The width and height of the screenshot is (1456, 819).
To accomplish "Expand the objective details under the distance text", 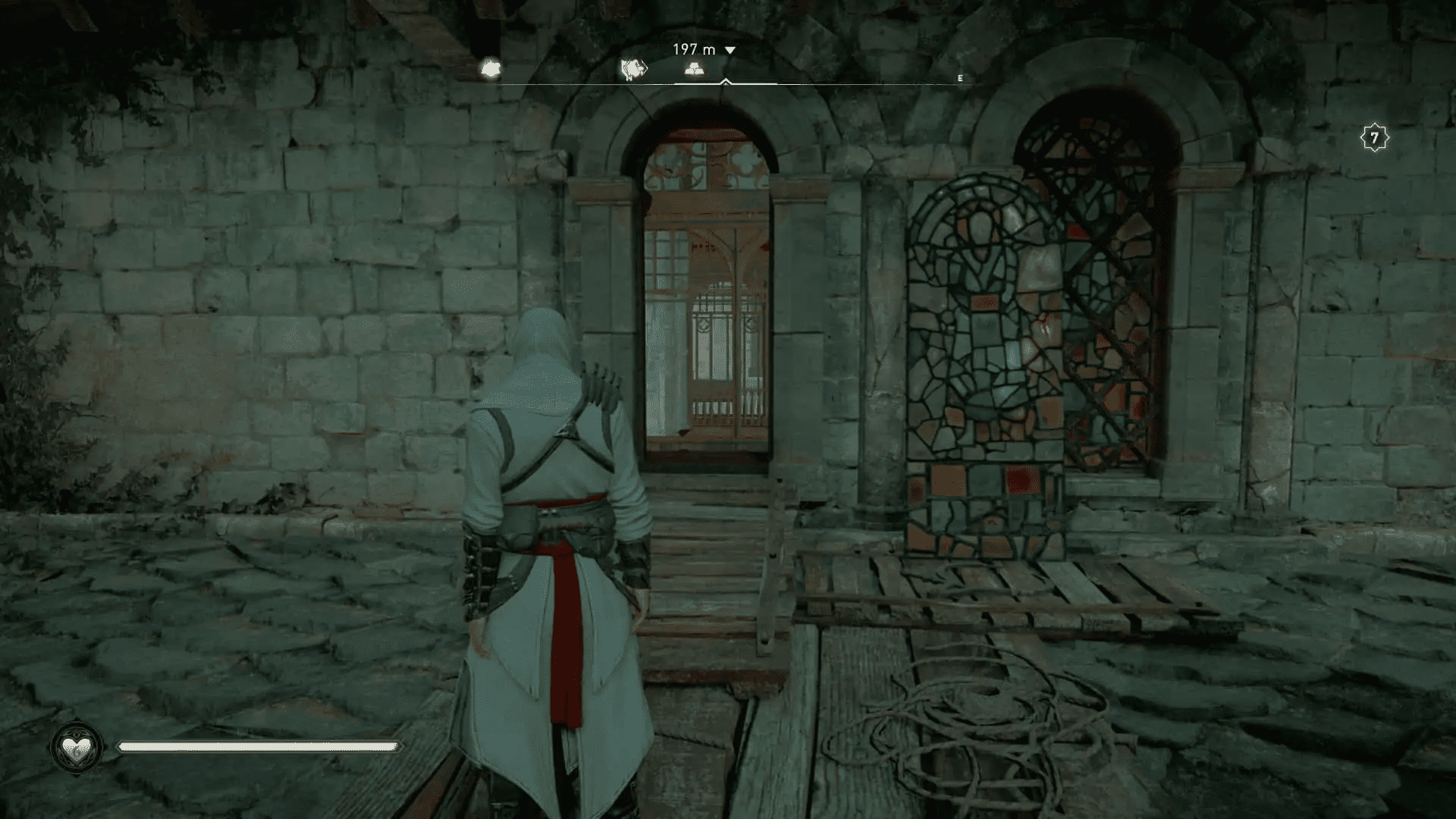I will (x=730, y=49).
